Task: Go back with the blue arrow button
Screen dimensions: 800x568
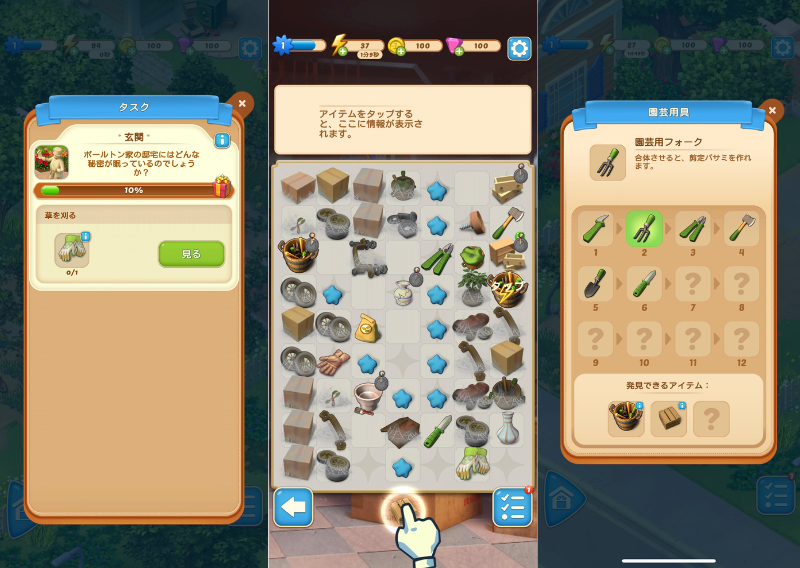Action: [293, 508]
